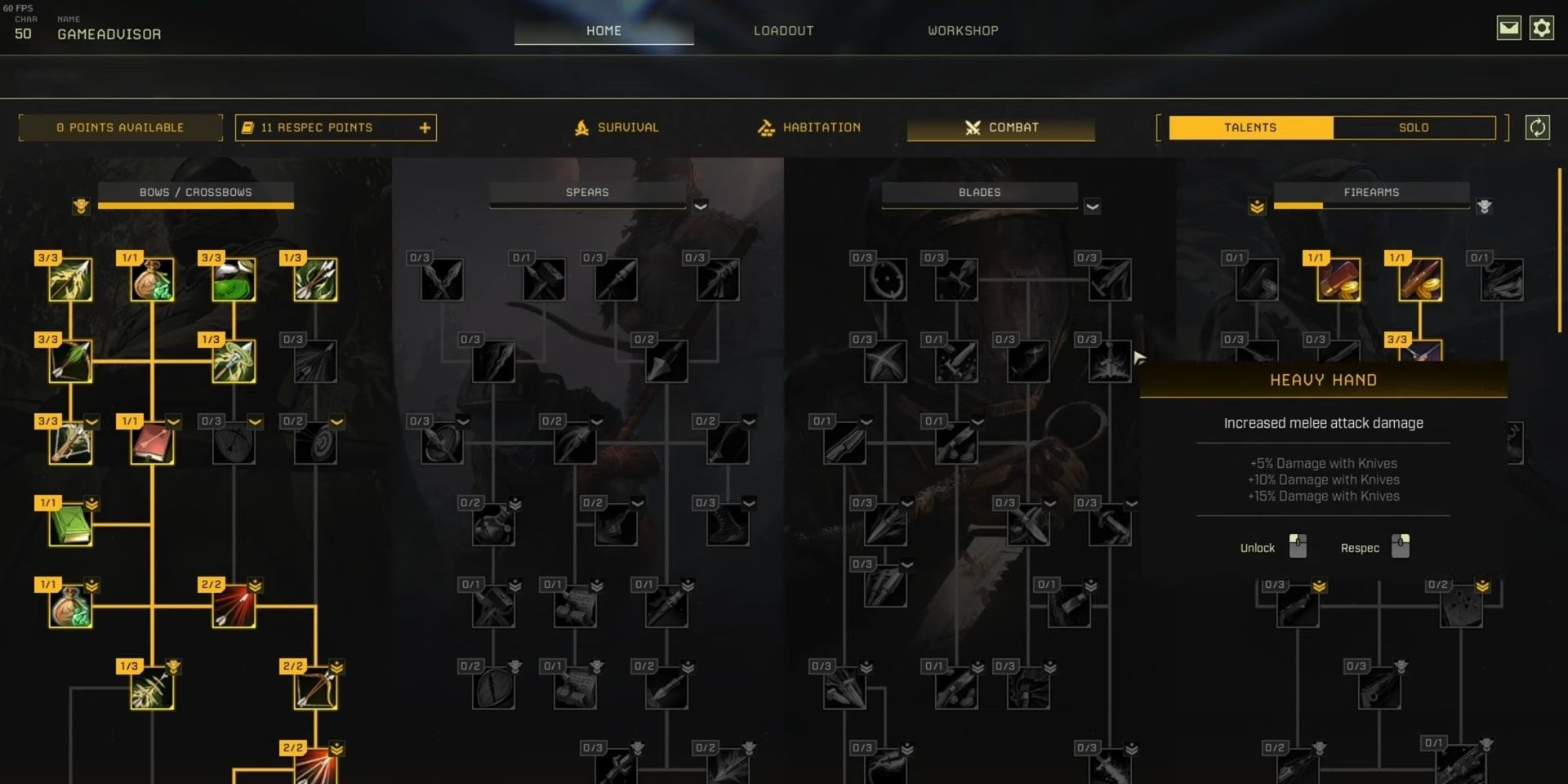Image resolution: width=1568 pixels, height=784 pixels.
Task: Select the spear arrow talent in Bows tree
Action: pyautogui.click(x=234, y=359)
